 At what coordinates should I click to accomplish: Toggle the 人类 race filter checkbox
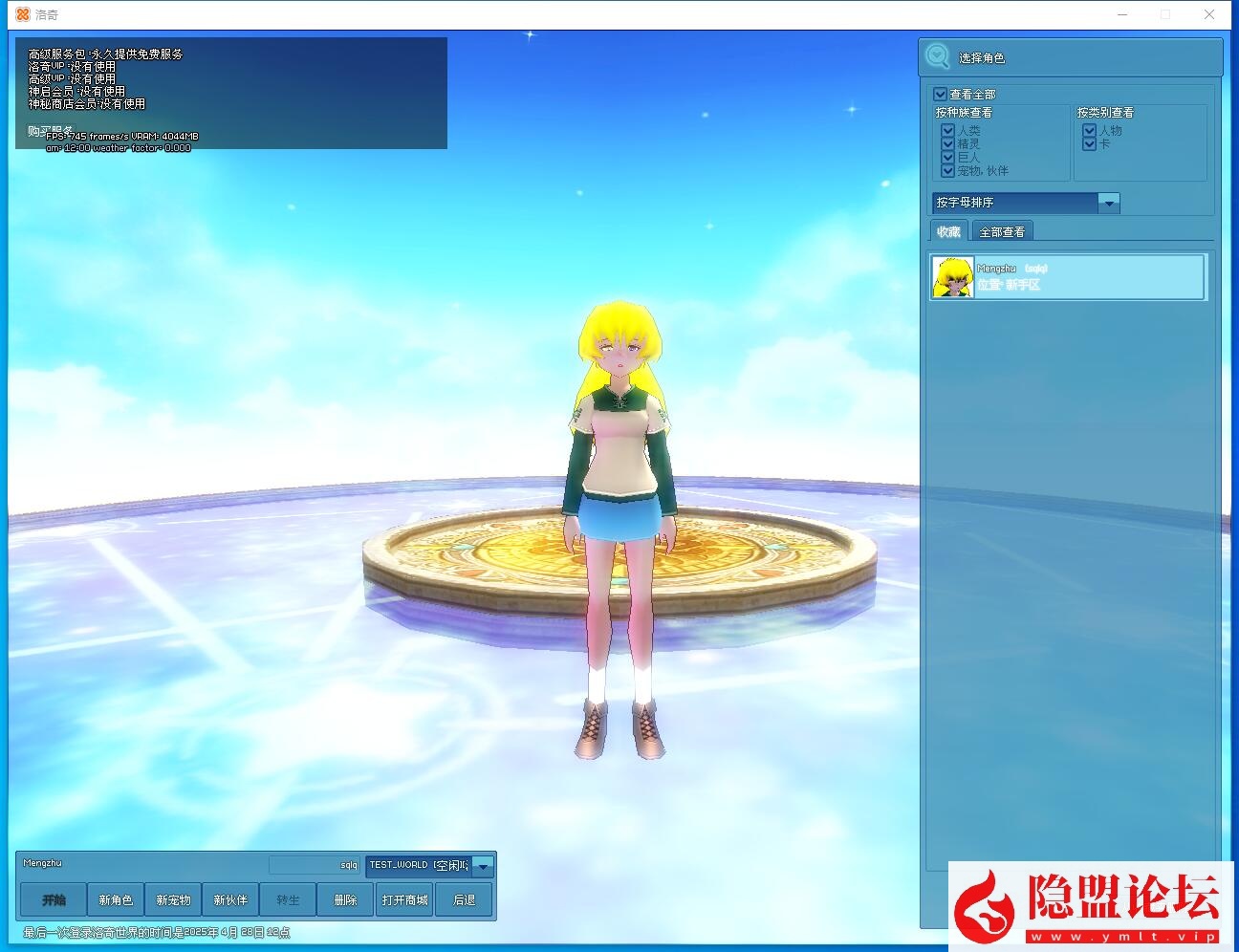(947, 131)
